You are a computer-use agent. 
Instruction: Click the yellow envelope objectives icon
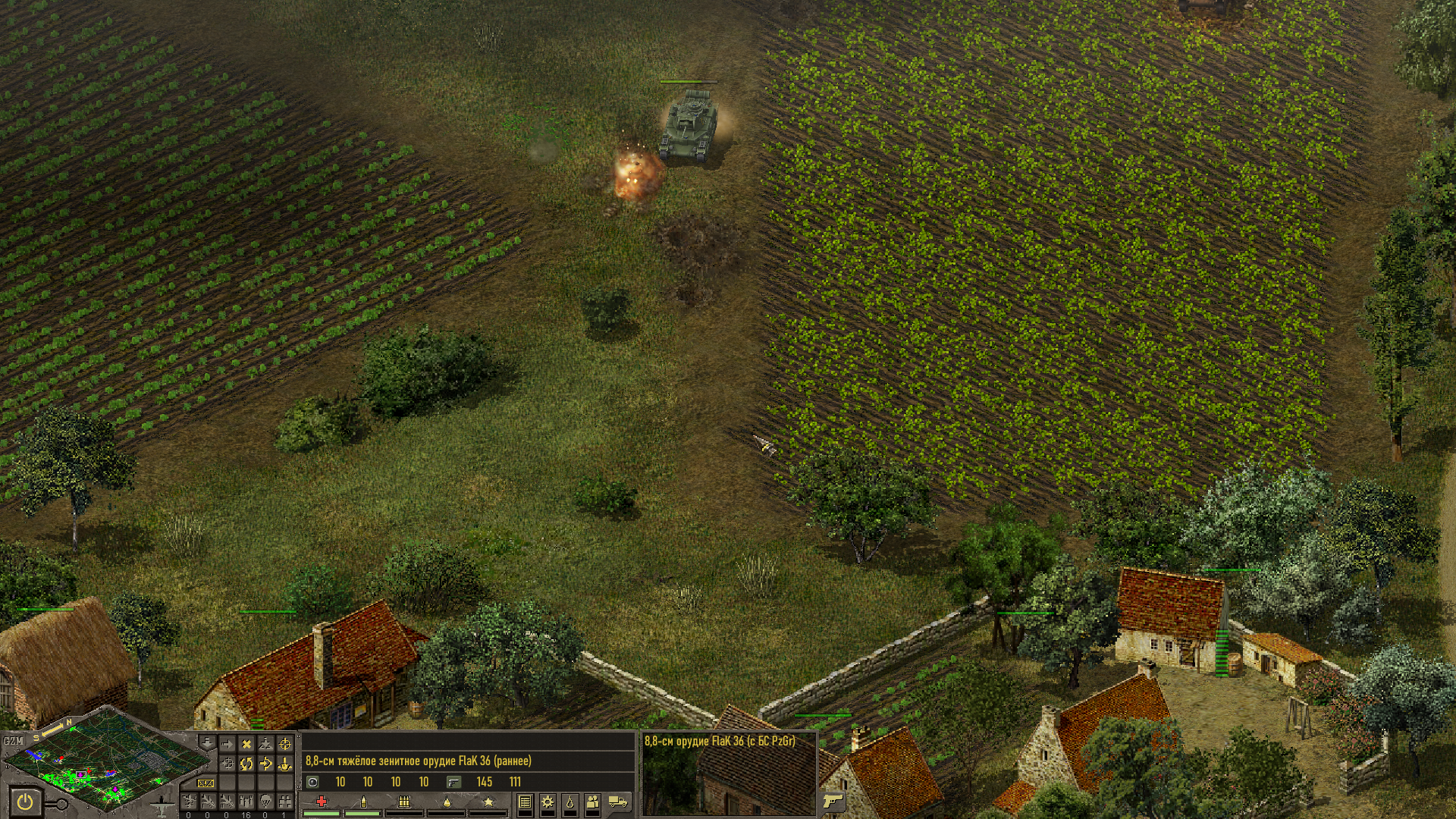pyautogui.click(x=206, y=783)
